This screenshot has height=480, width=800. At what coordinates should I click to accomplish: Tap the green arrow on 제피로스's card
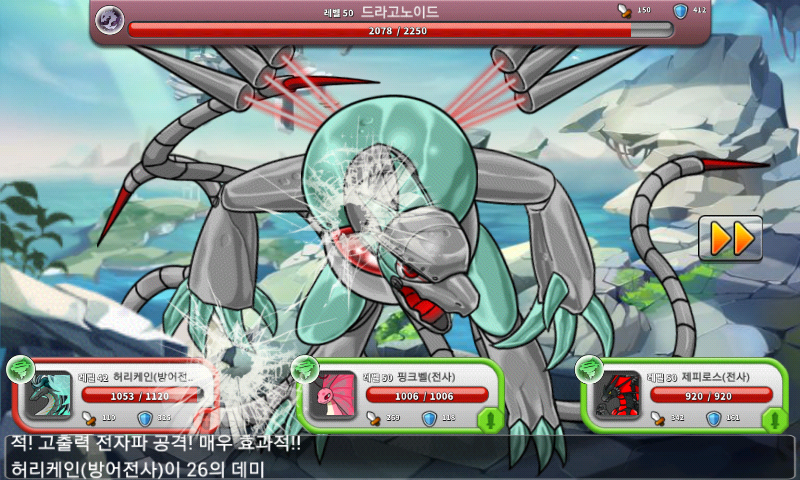click(771, 418)
